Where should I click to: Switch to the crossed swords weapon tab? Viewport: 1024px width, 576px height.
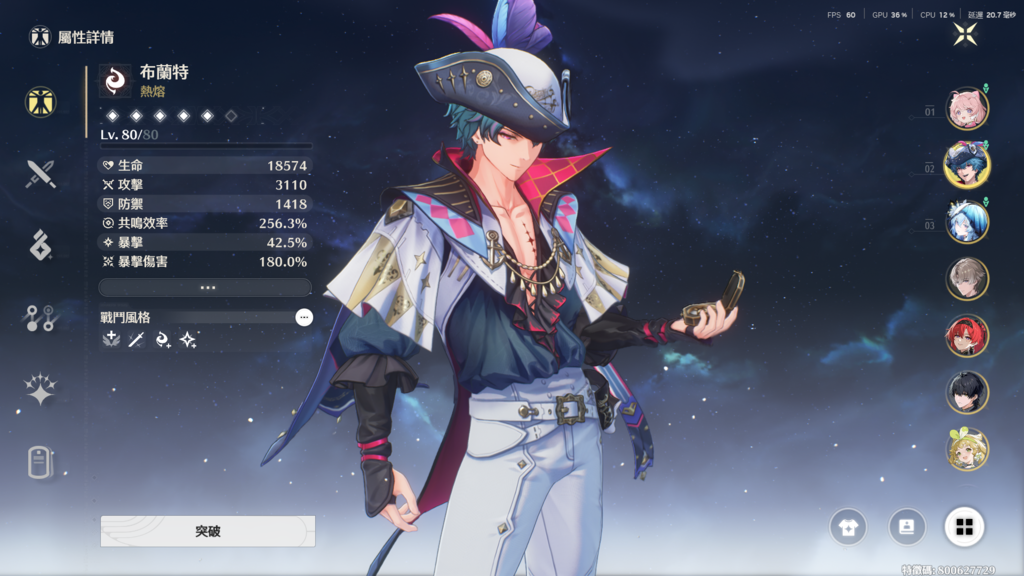tap(41, 174)
